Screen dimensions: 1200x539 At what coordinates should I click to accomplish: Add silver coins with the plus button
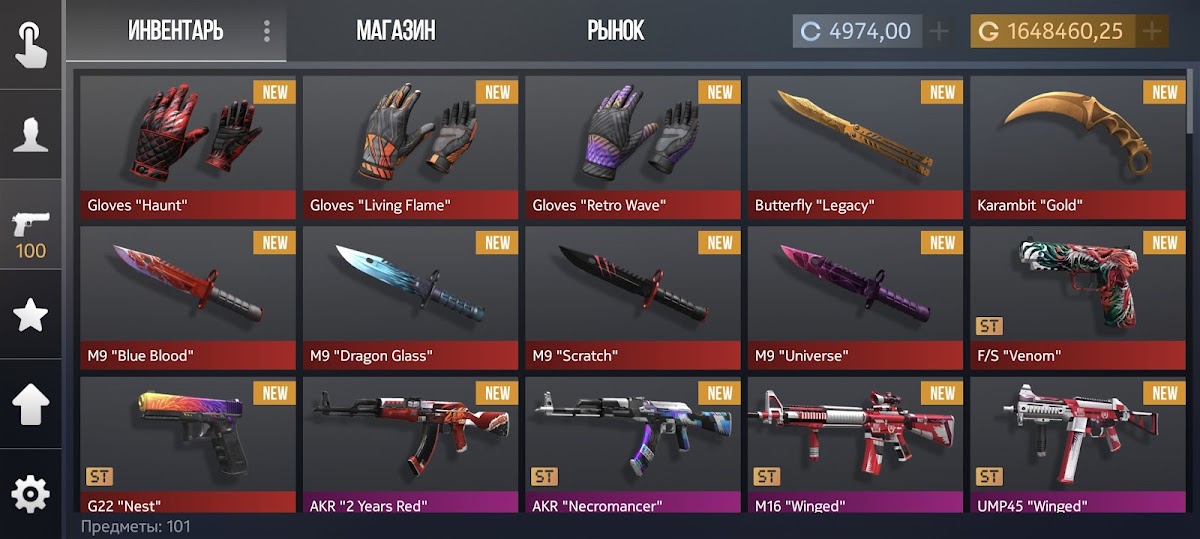click(939, 32)
